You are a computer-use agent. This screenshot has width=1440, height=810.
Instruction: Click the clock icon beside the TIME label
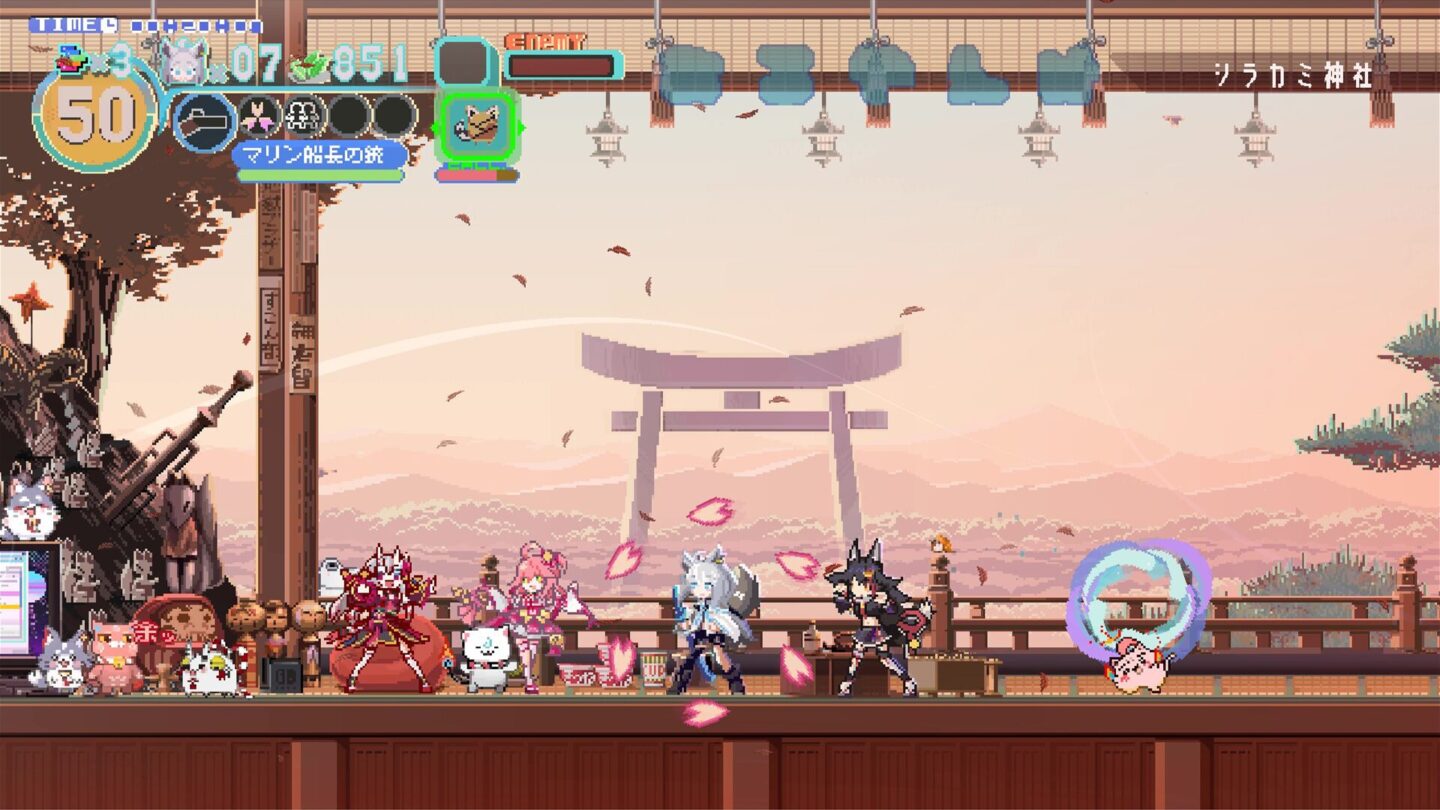[108, 24]
